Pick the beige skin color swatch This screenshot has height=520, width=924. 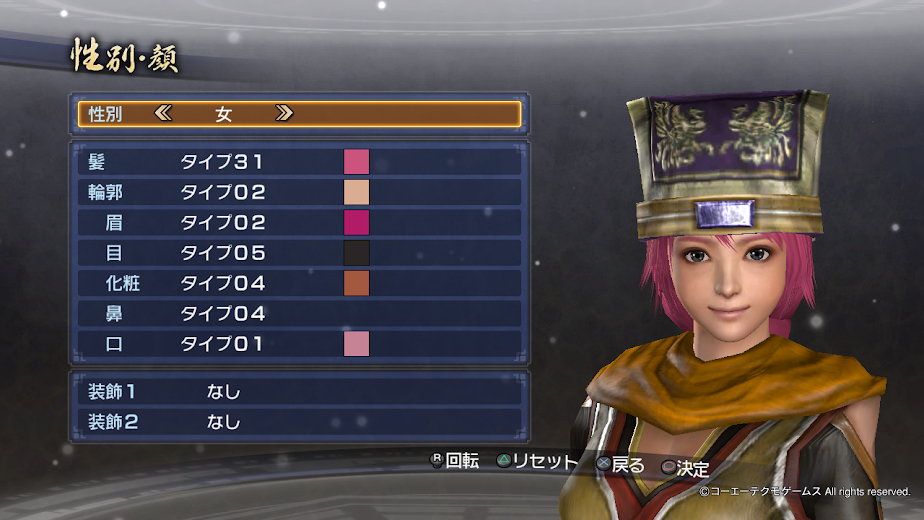pyautogui.click(x=356, y=192)
